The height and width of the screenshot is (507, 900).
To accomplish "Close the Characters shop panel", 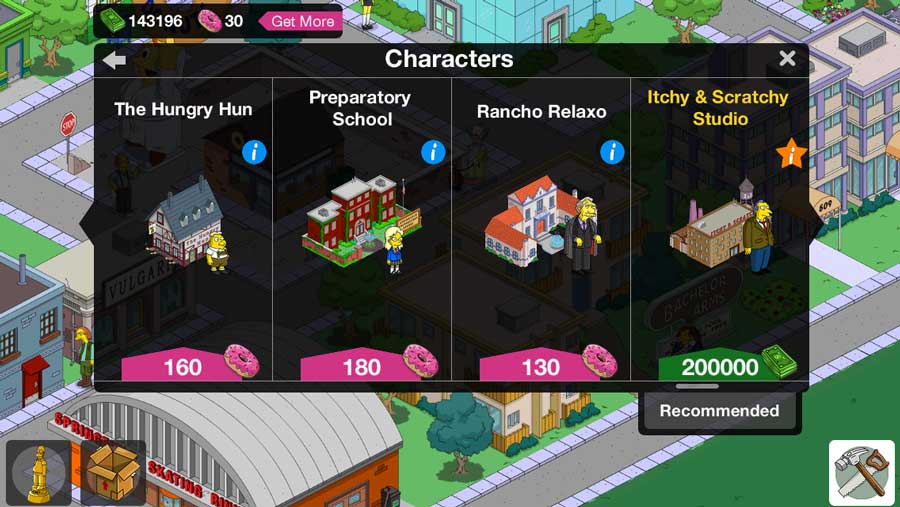I will [787, 58].
